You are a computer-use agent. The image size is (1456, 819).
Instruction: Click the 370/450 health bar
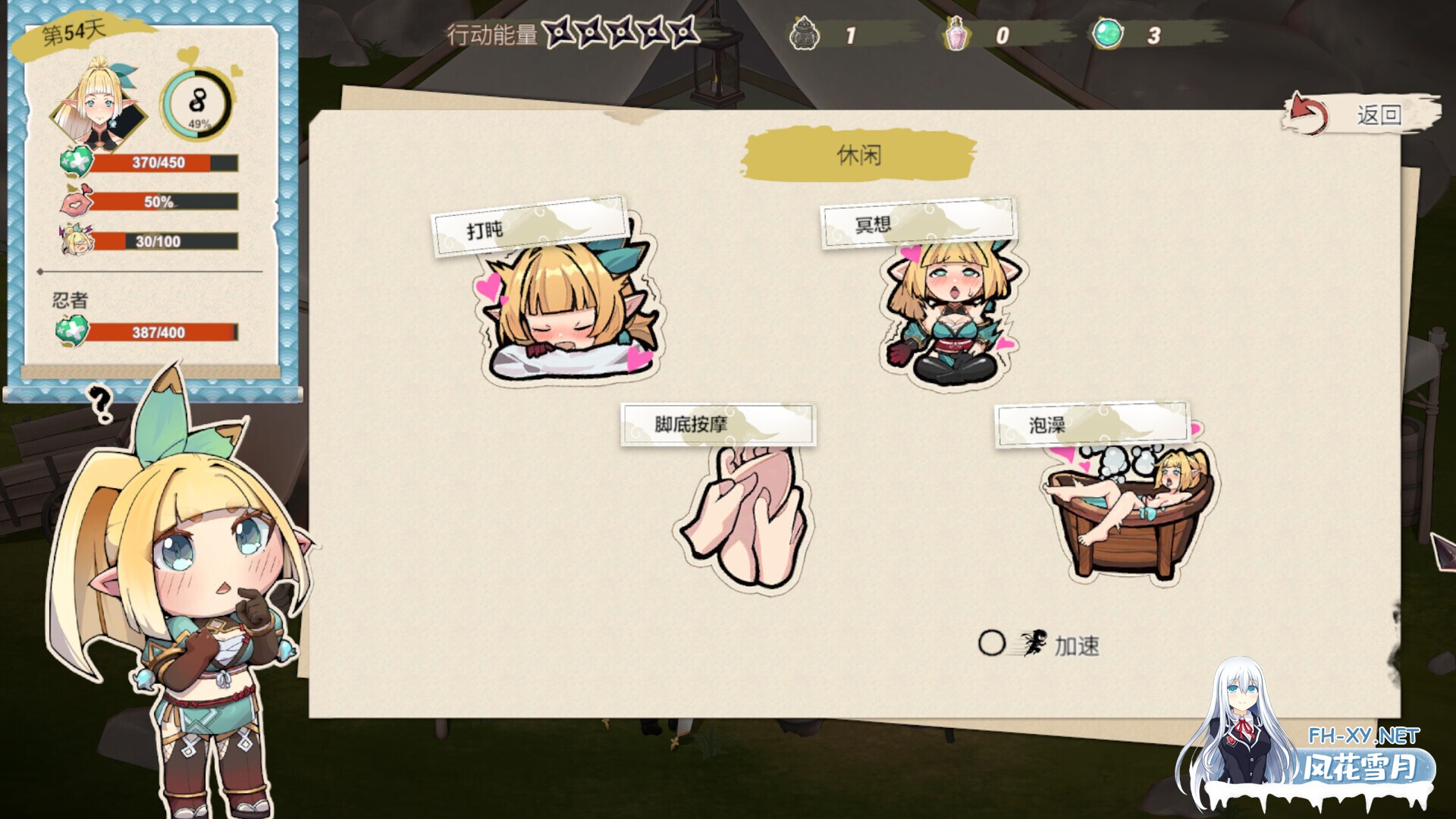tap(159, 162)
